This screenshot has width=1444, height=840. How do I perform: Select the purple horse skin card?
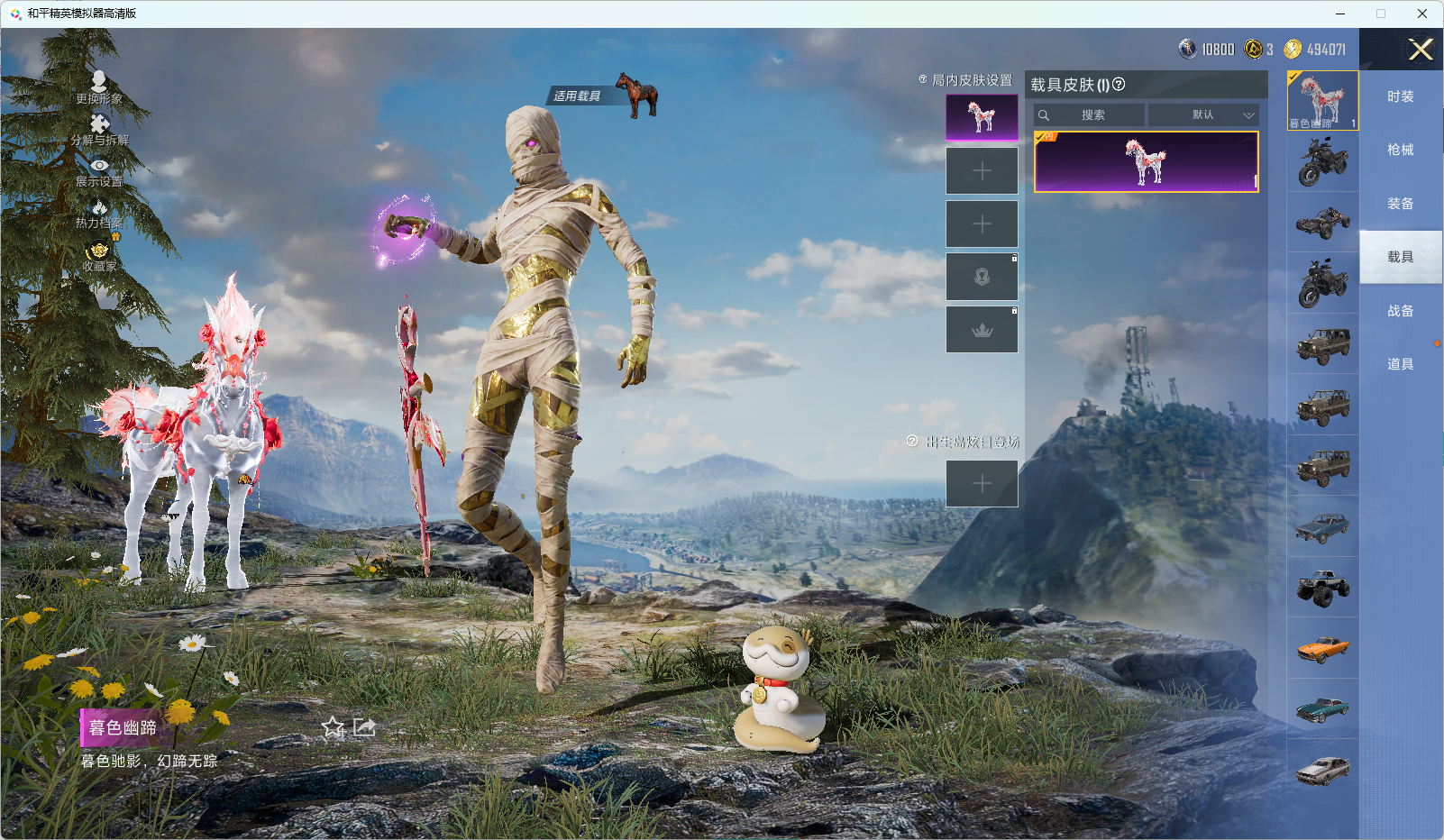click(1146, 162)
